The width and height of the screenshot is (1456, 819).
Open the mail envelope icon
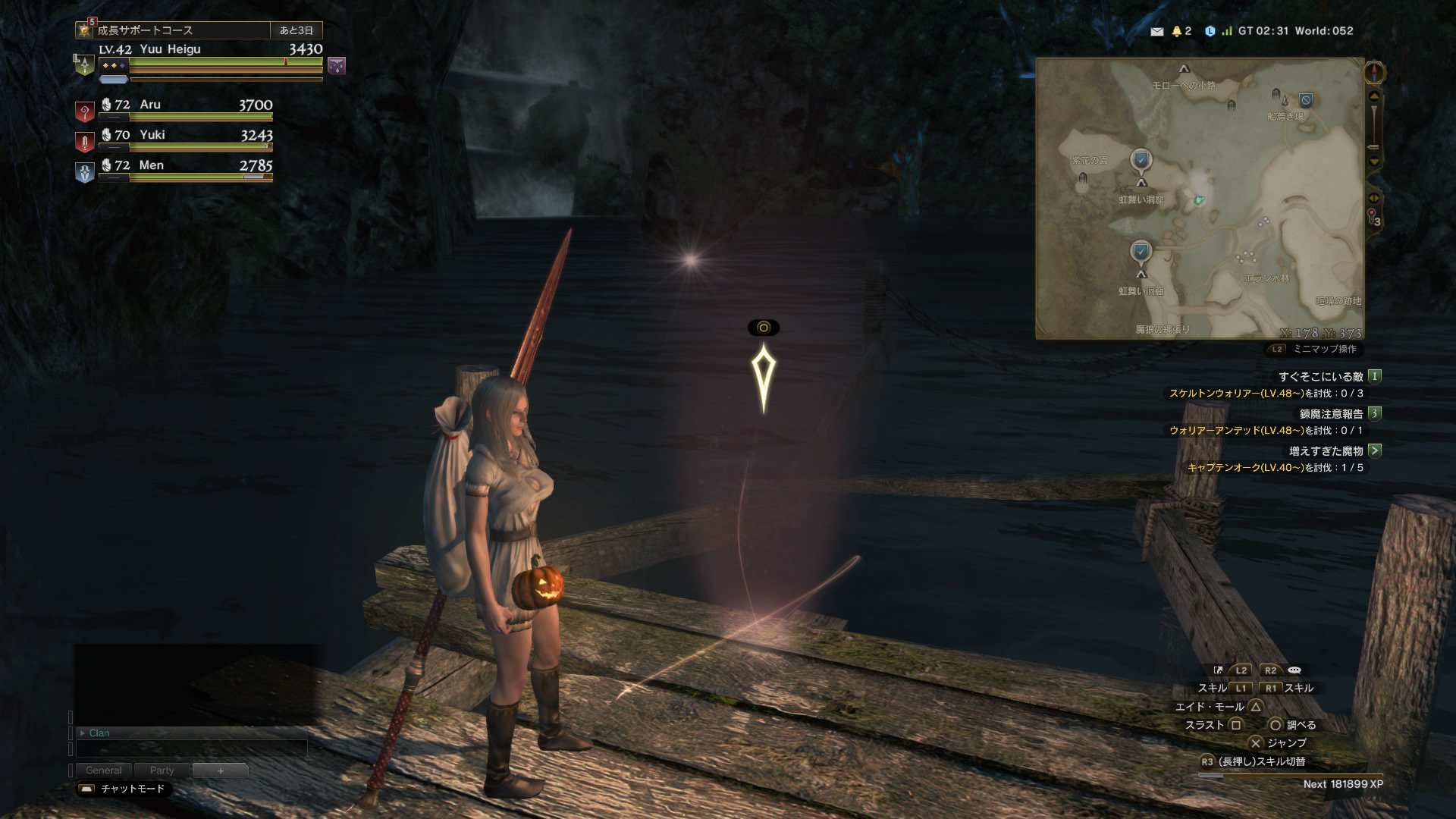[x=1156, y=31]
